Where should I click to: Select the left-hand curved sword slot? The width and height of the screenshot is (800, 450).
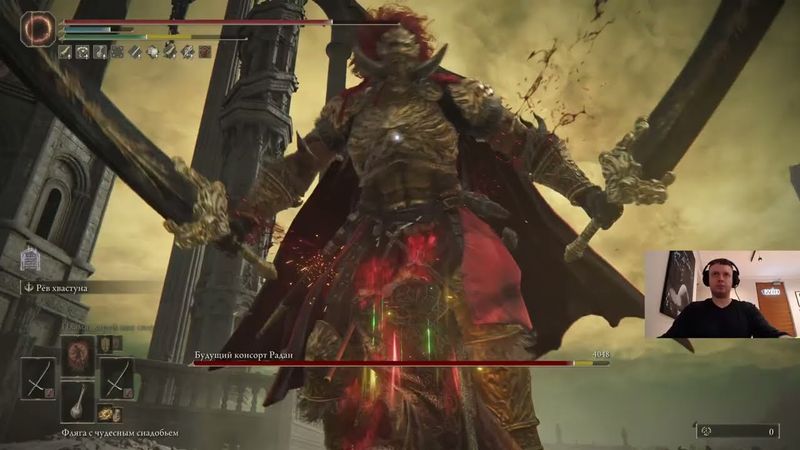pyautogui.click(x=38, y=379)
